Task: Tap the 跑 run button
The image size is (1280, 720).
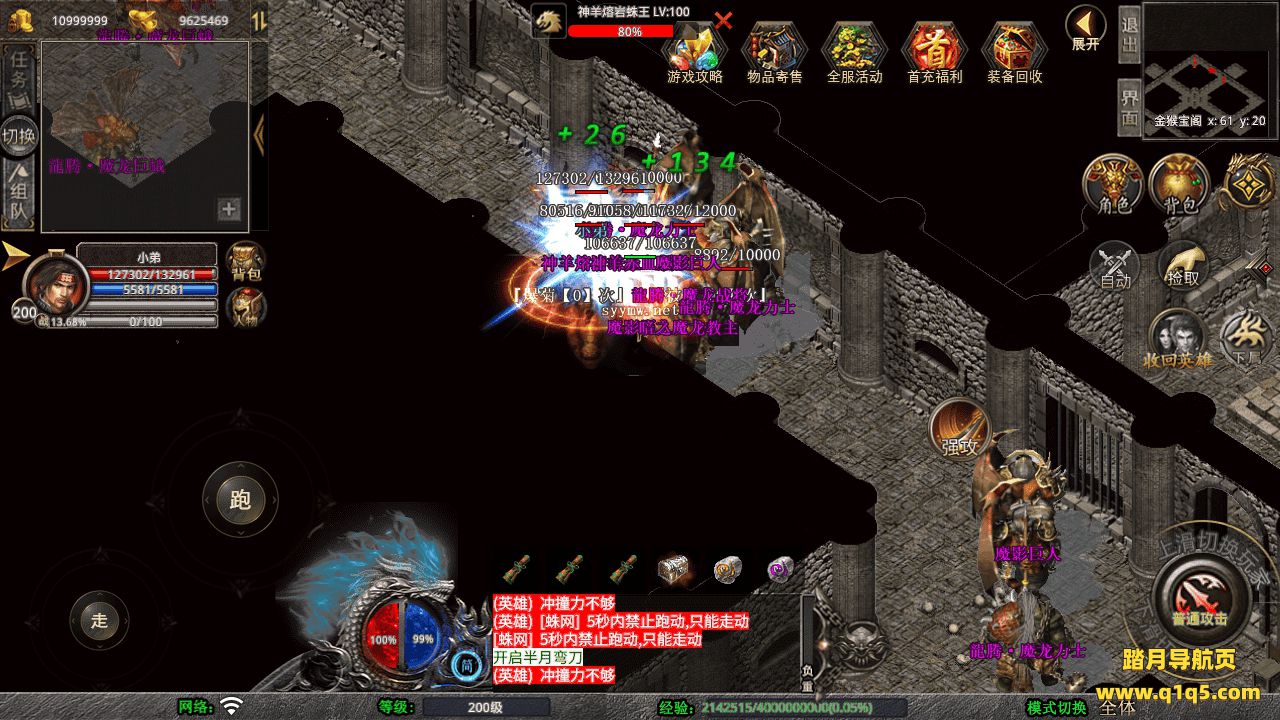Action: click(240, 499)
